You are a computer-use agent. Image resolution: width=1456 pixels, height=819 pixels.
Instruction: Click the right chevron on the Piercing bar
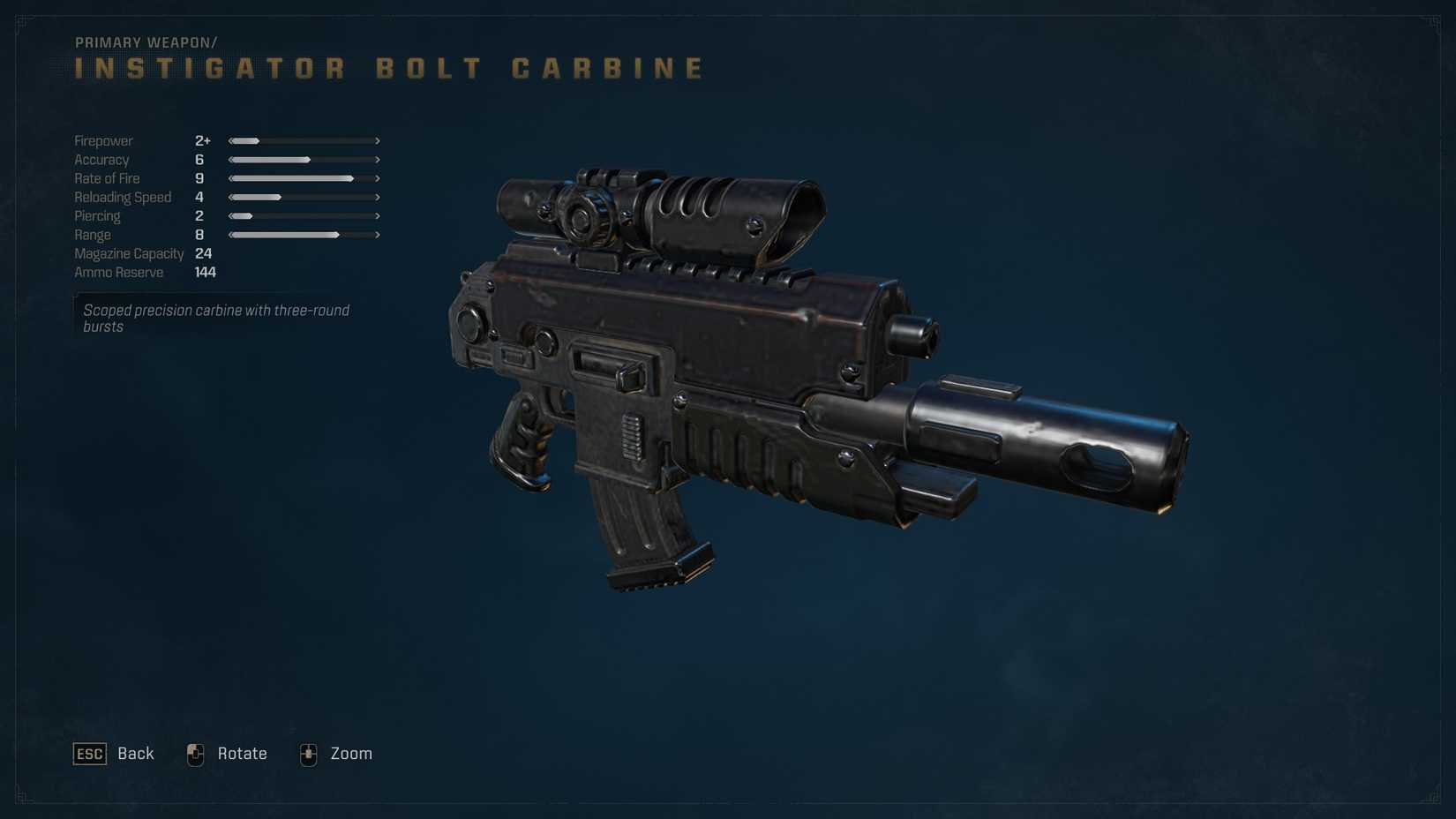tap(377, 216)
